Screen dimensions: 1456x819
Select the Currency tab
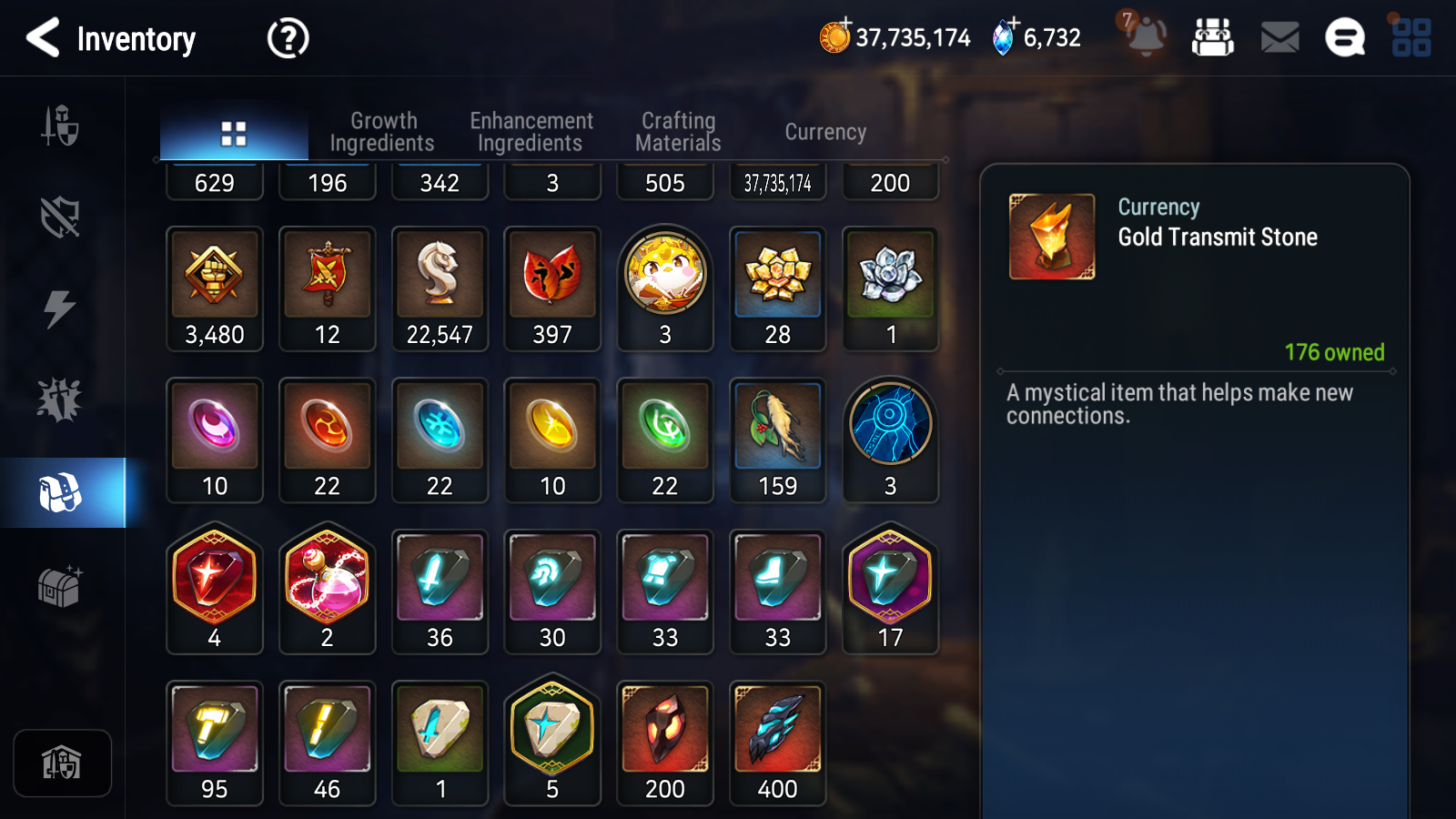point(825,132)
